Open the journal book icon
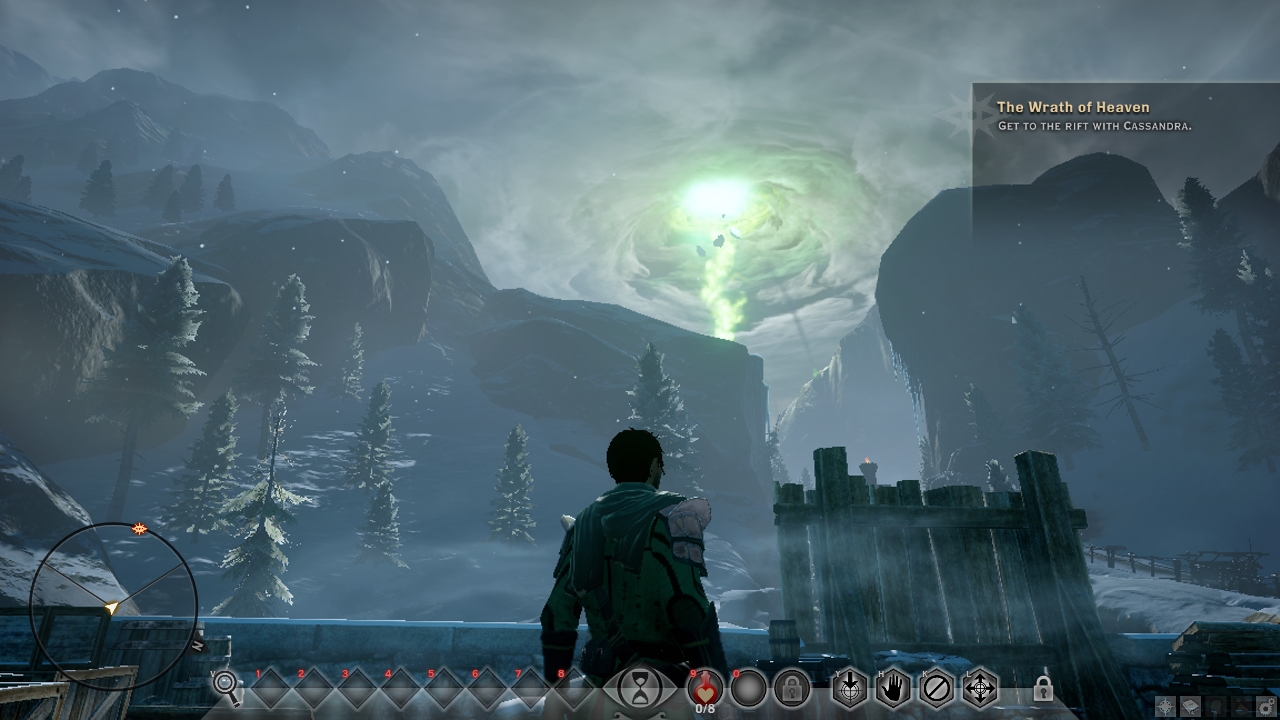This screenshot has height=720, width=1280. [x=1190, y=707]
